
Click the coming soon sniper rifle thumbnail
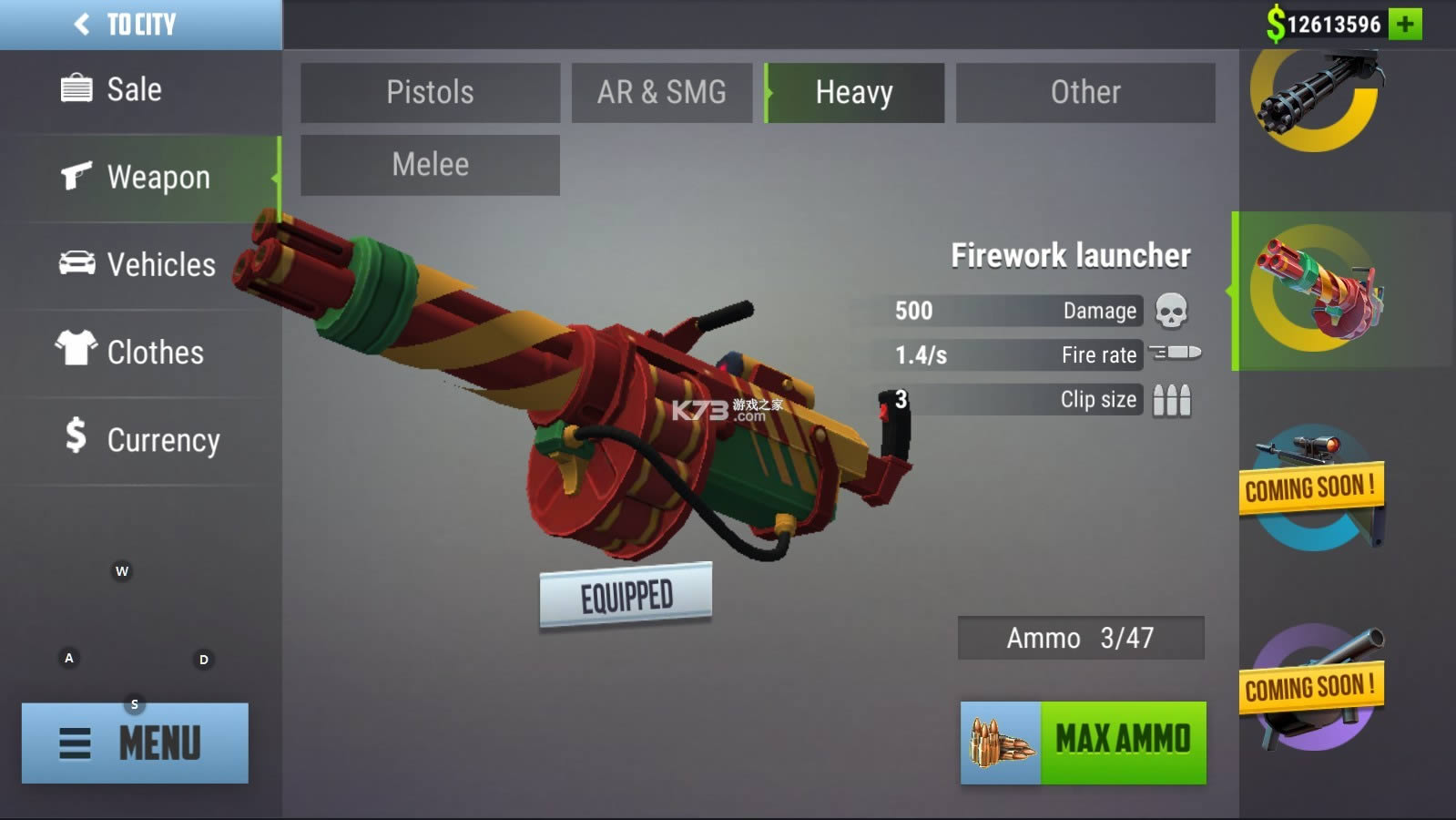tap(1313, 487)
